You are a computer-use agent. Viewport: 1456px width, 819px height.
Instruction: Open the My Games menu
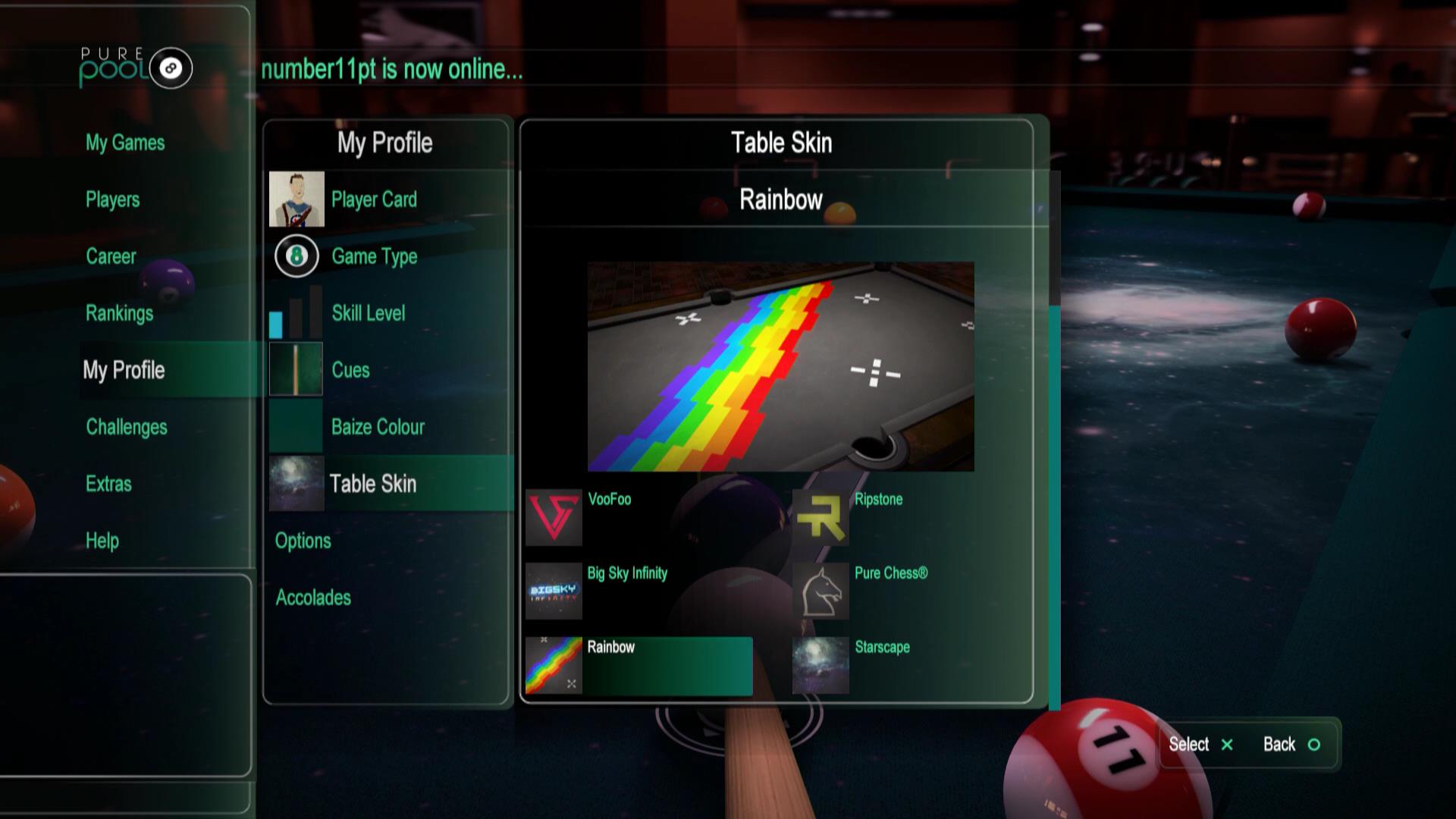click(x=125, y=143)
